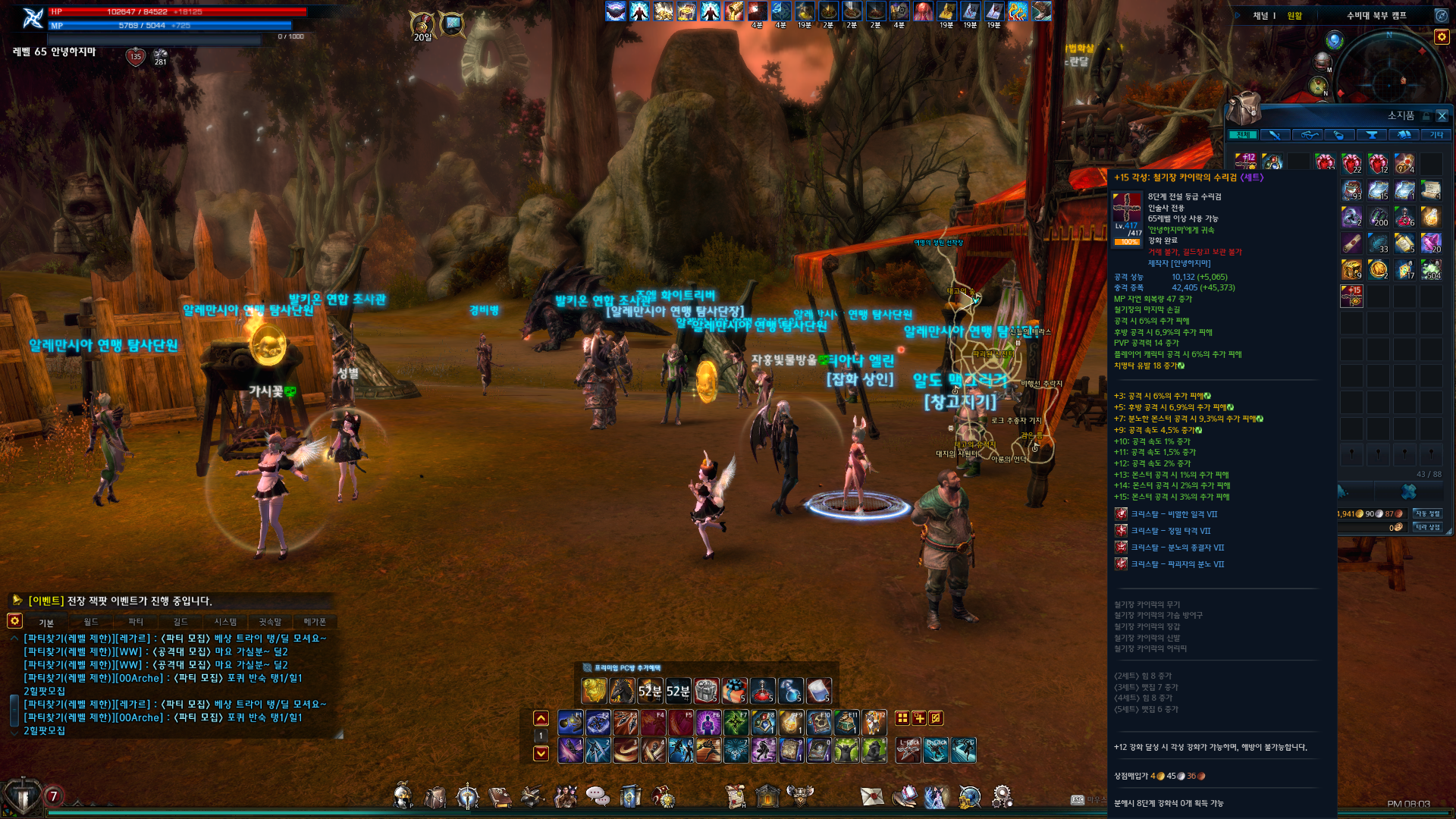Open minimap settings gear button
1456x819 pixels.
(1442, 36)
